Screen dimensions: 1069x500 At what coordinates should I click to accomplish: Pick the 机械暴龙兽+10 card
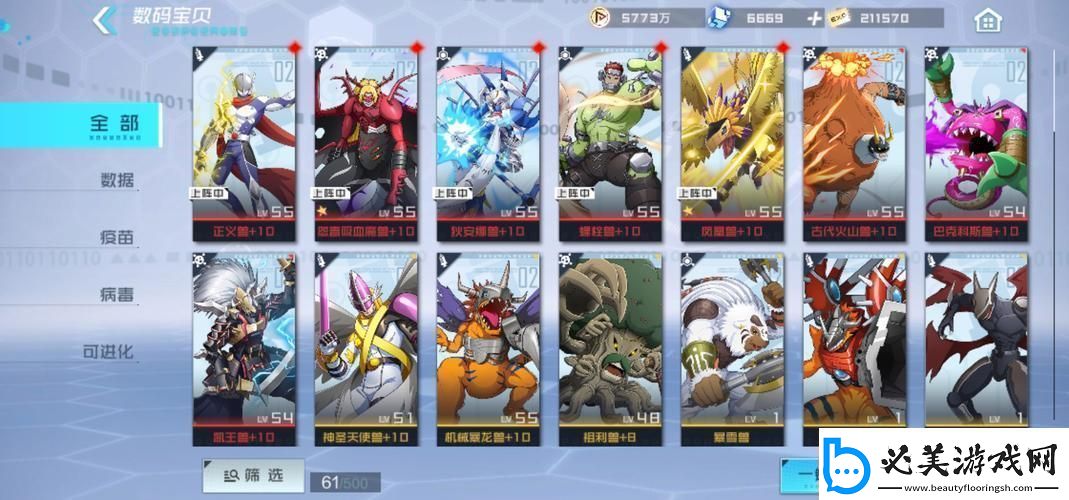[x=488, y=348]
